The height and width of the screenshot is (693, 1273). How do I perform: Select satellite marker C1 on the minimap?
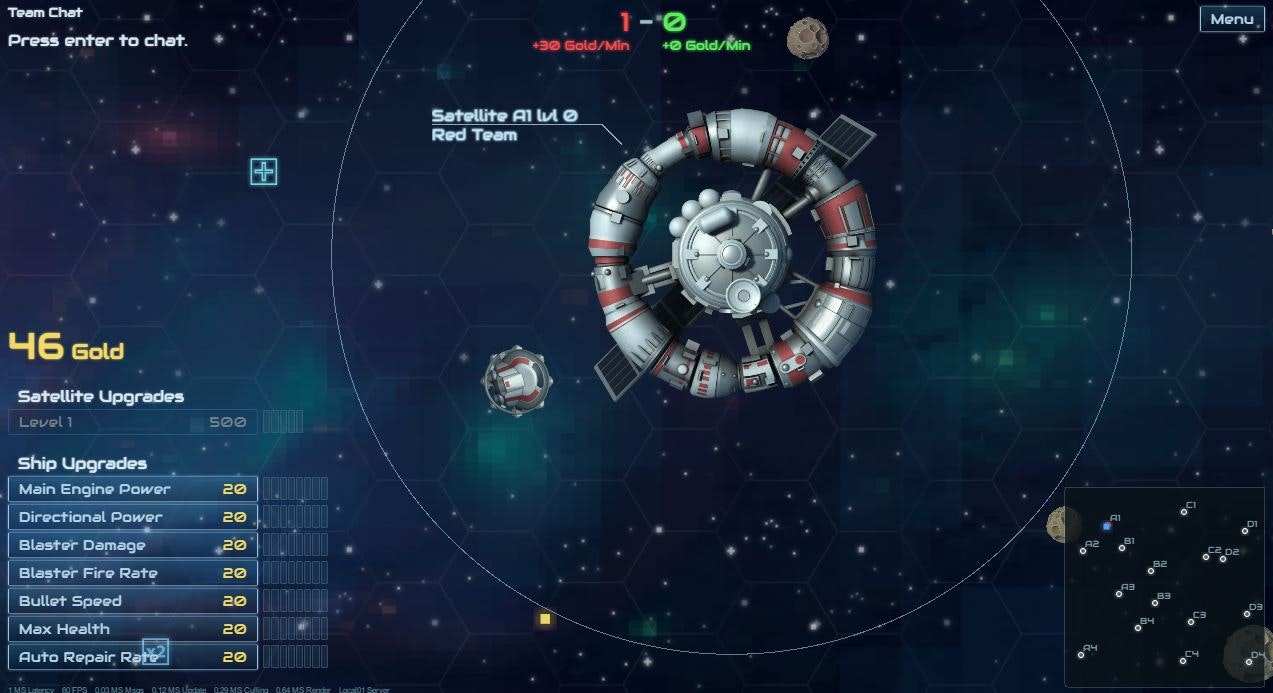pyautogui.click(x=1184, y=512)
